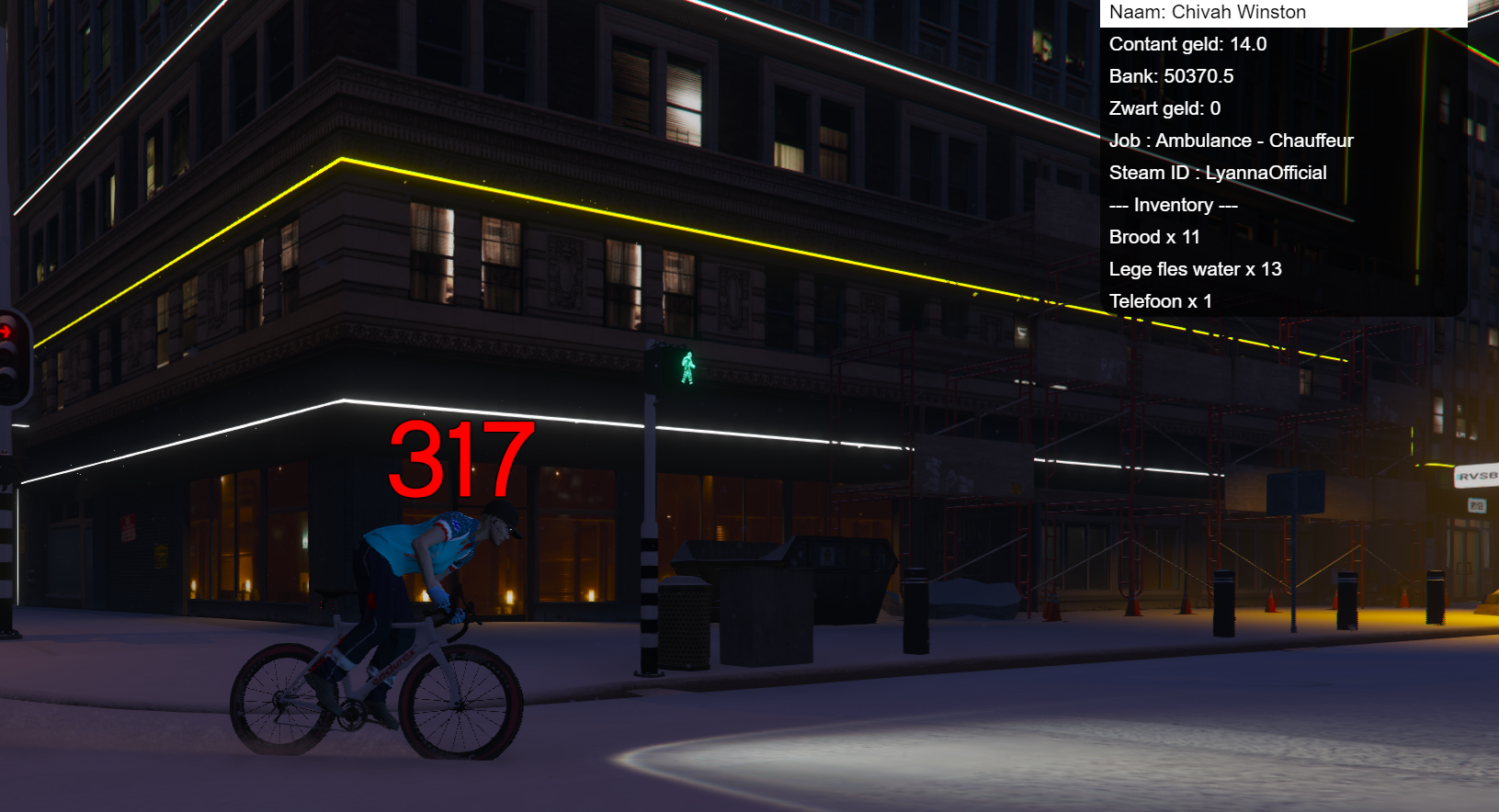The width and height of the screenshot is (1499, 812).
Task: Select the Steam ID row
Action: [1282, 173]
